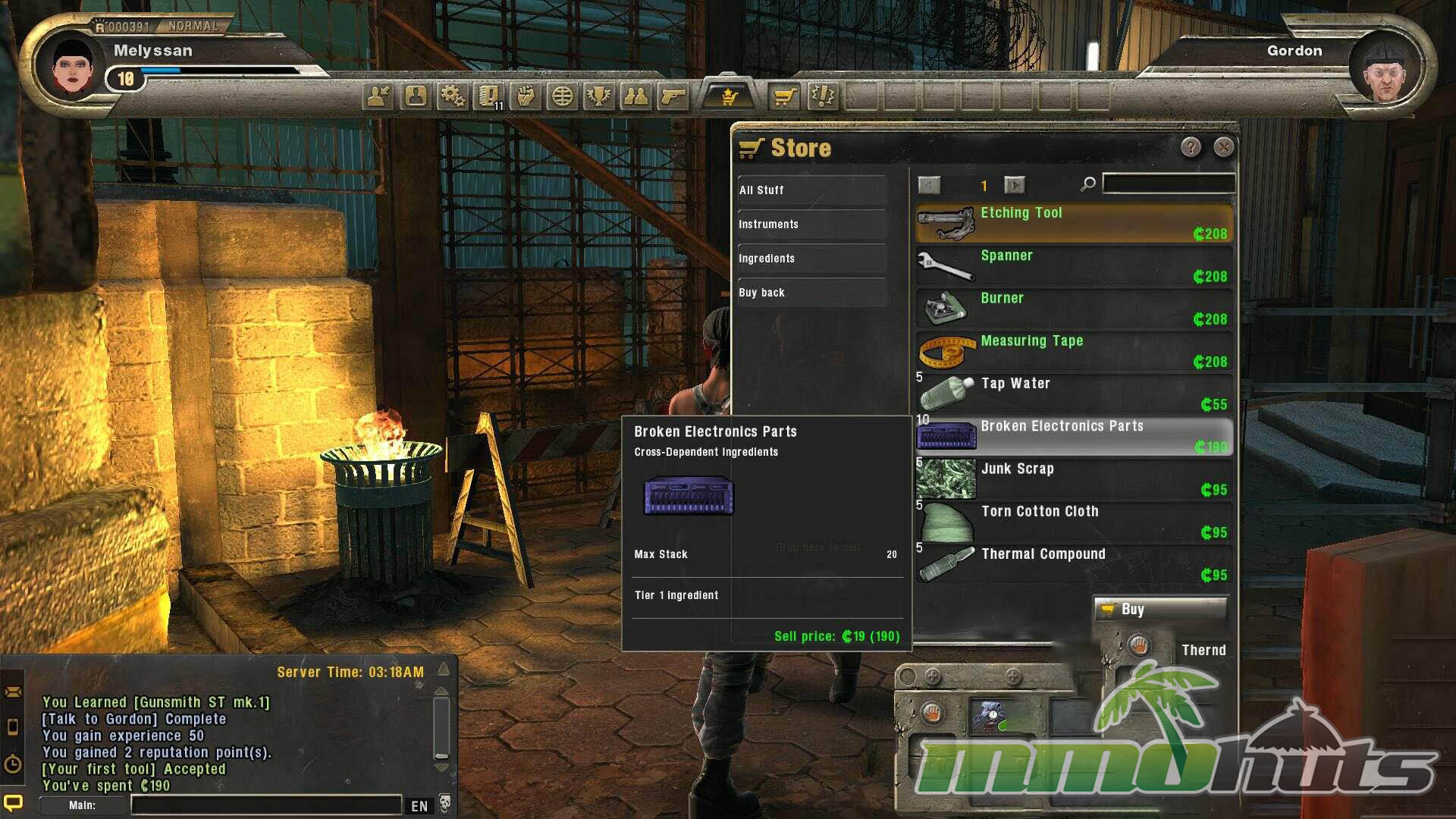Show the All Stuff category
The height and width of the screenshot is (819, 1456).
pyautogui.click(x=811, y=190)
